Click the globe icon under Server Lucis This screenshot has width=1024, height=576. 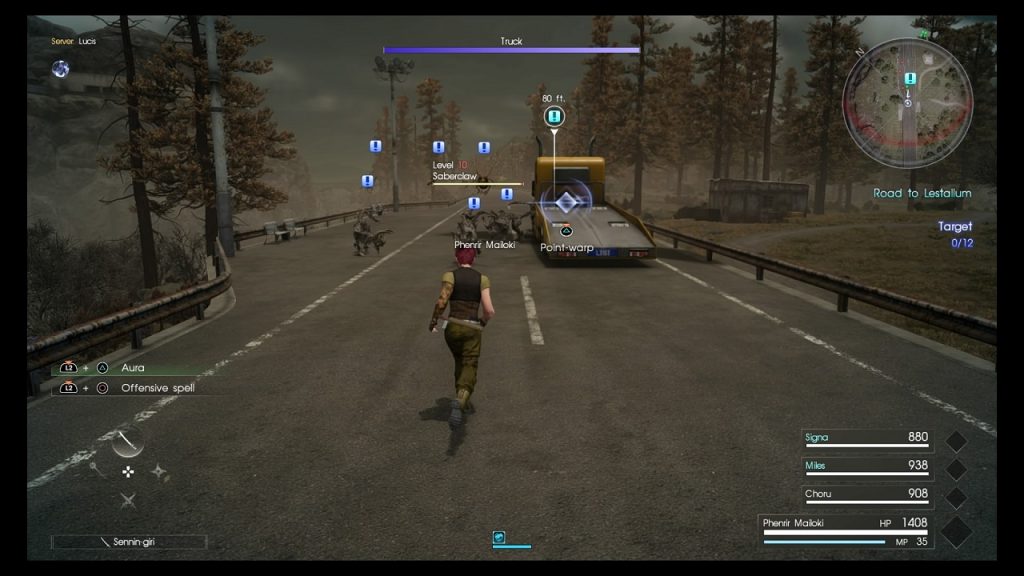tap(61, 68)
